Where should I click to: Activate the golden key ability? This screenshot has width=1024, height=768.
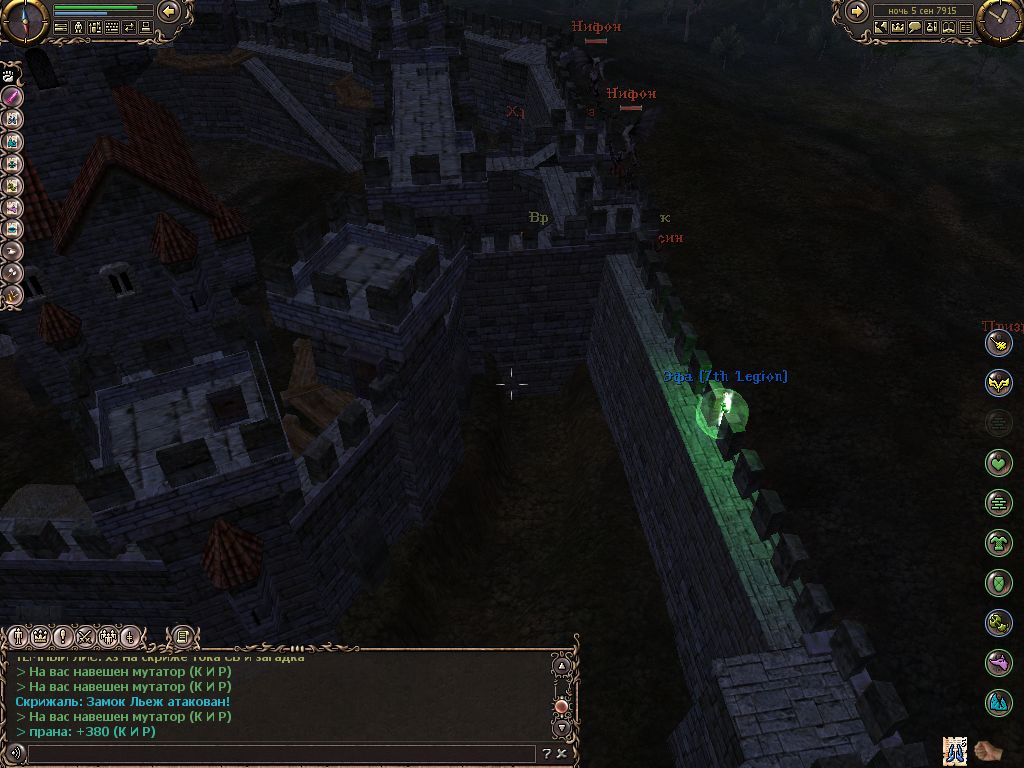(998, 623)
